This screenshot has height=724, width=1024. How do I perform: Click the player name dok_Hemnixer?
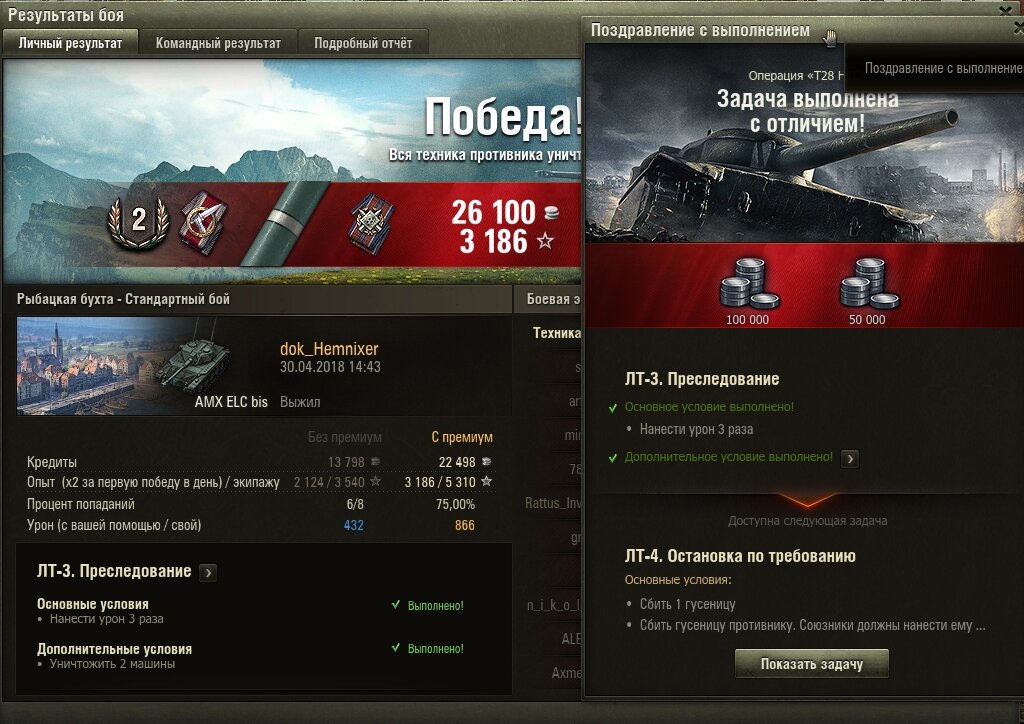329,349
